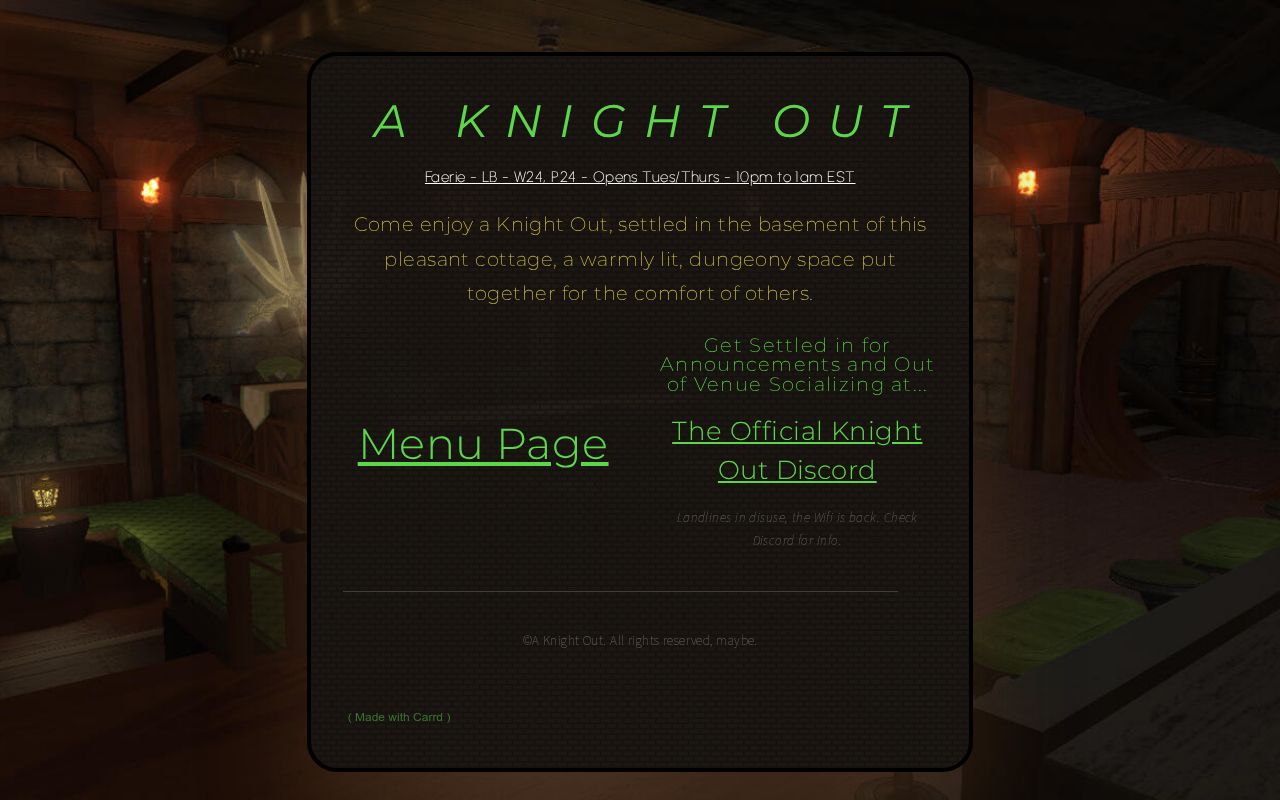The height and width of the screenshot is (800, 1280).
Task: Click the A Knight Out page title
Action: 640,120
